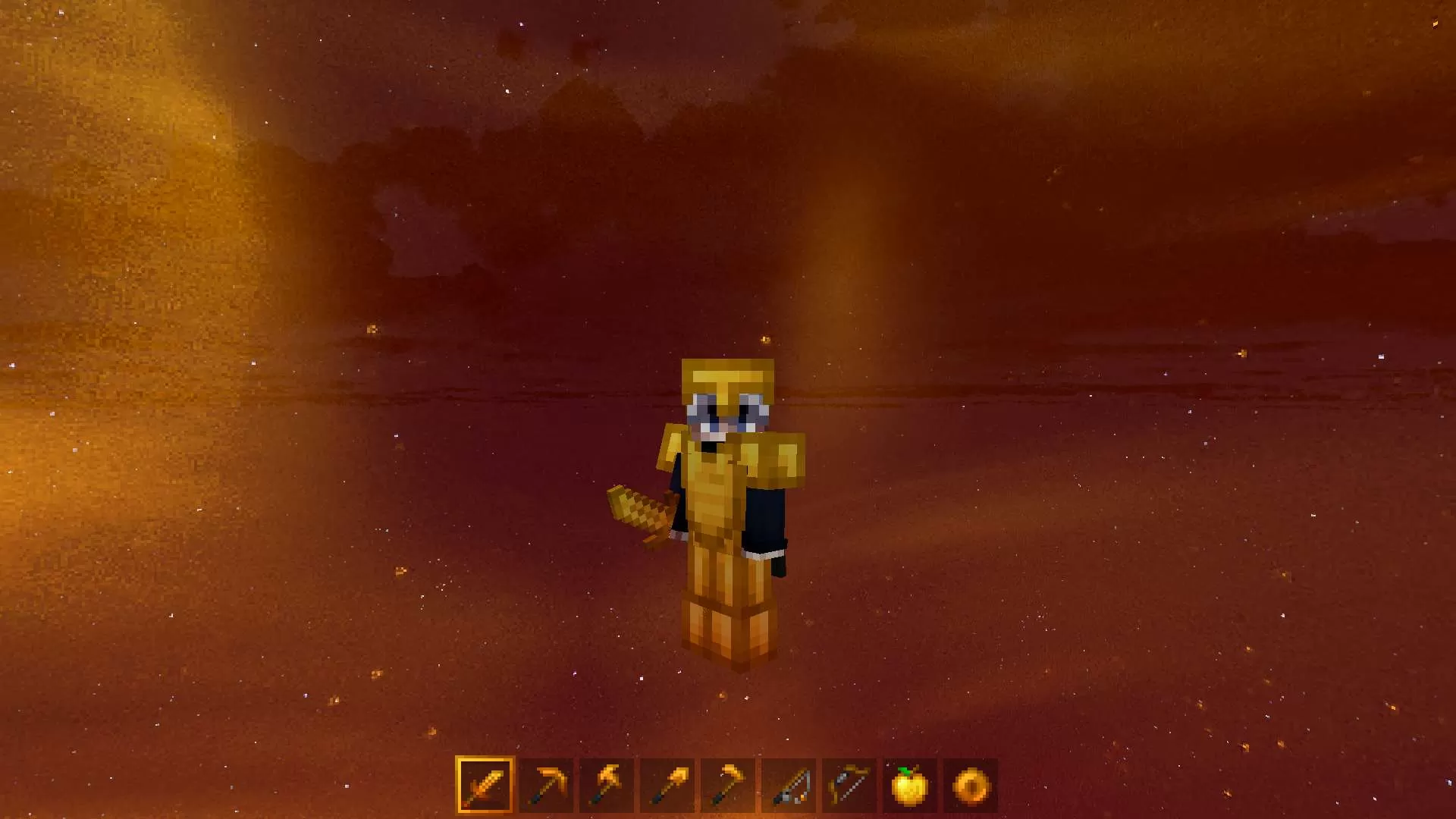
Task: Choose the golden ring-shaped item slot
Action: pos(971,785)
